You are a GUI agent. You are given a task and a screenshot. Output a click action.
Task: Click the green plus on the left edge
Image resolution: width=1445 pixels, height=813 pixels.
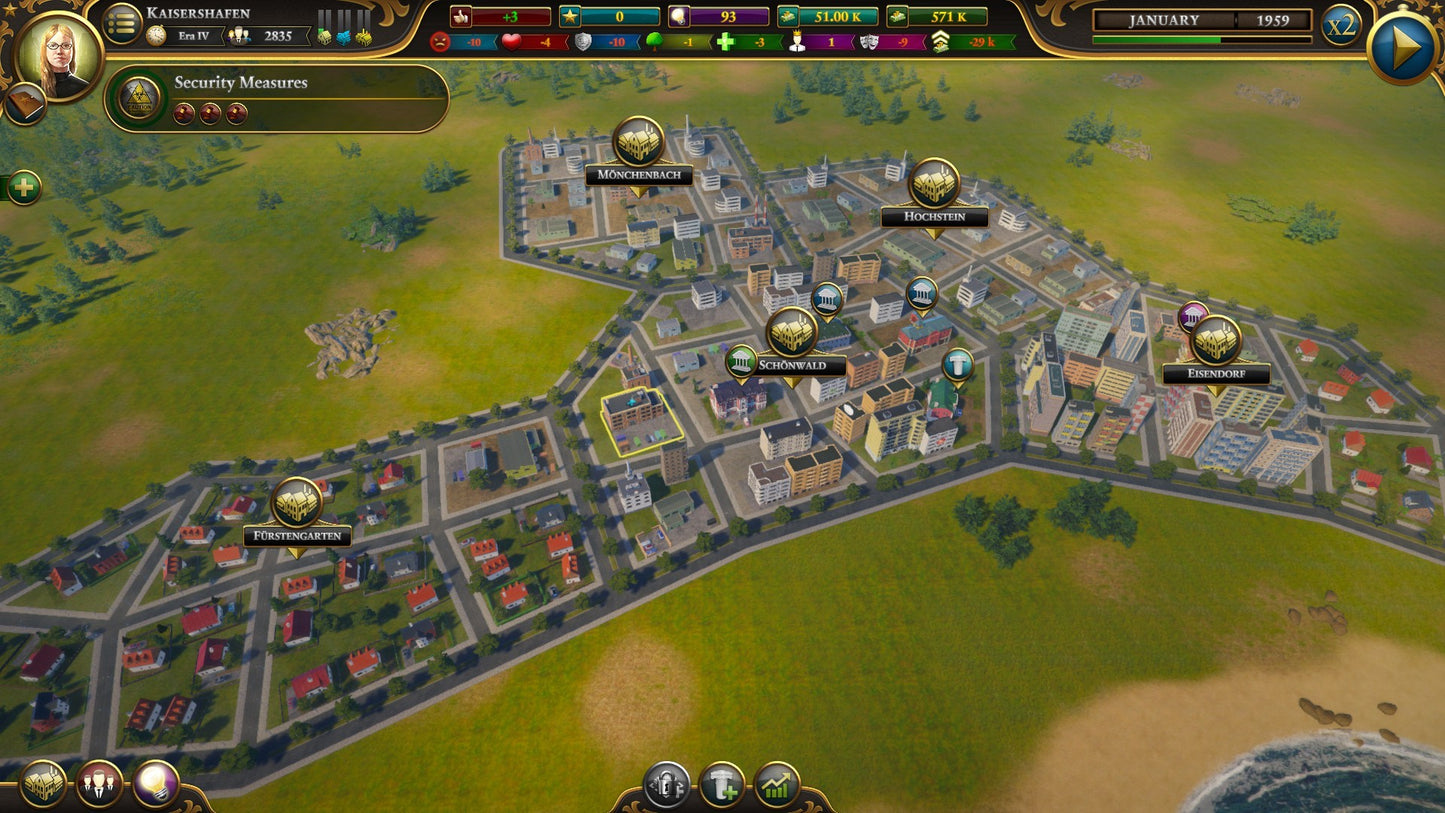point(22,185)
